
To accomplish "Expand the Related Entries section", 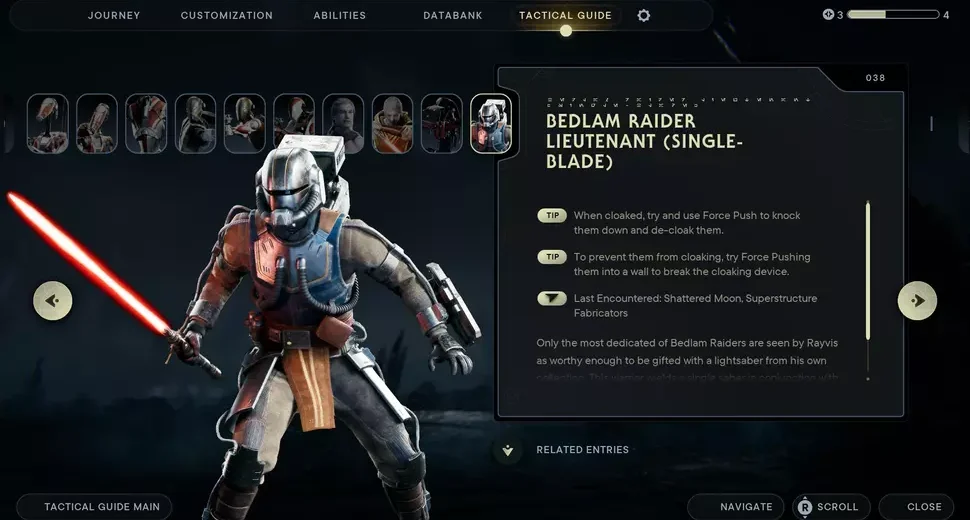I will (508, 450).
